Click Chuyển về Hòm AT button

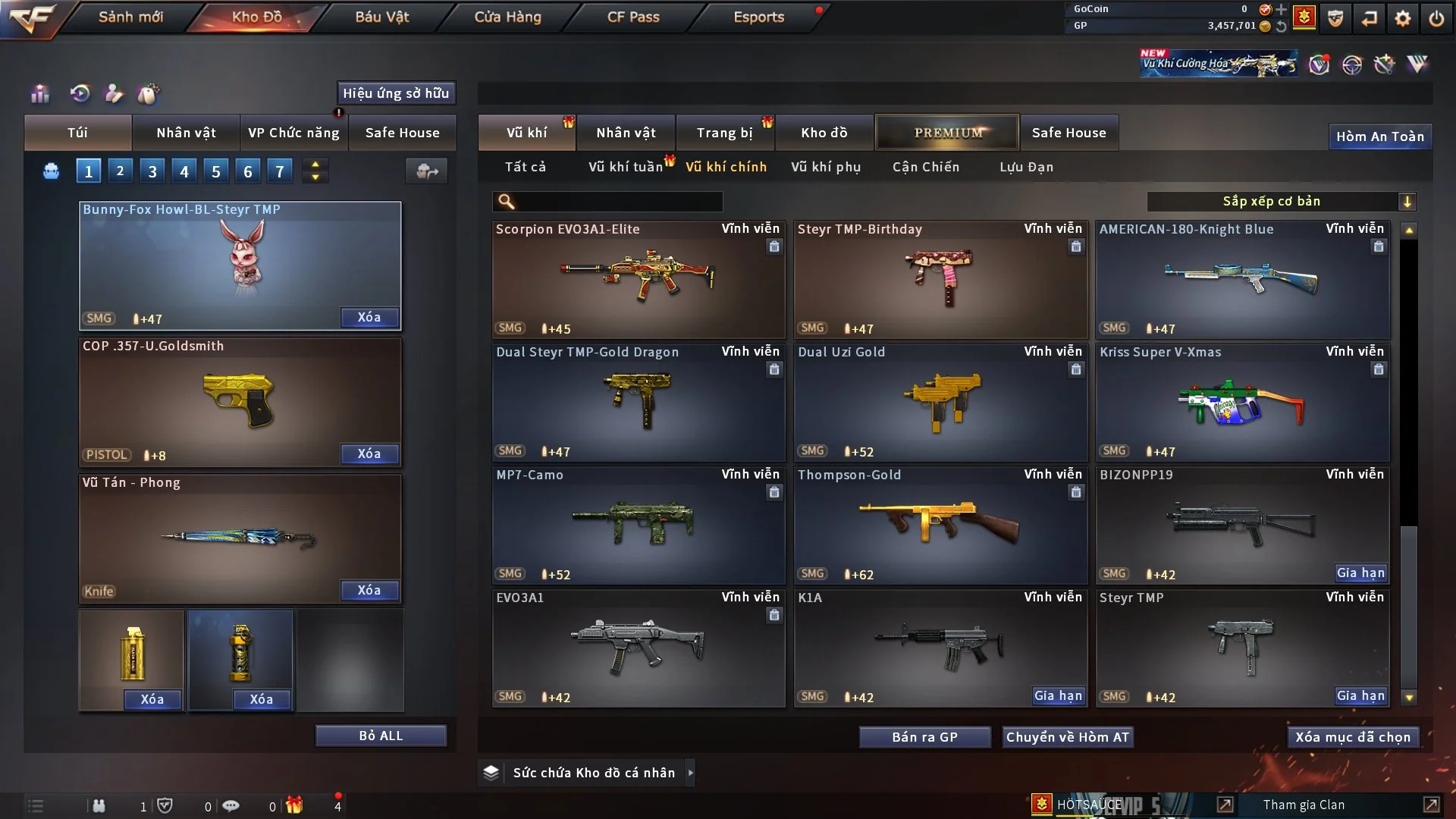pyautogui.click(x=1067, y=737)
